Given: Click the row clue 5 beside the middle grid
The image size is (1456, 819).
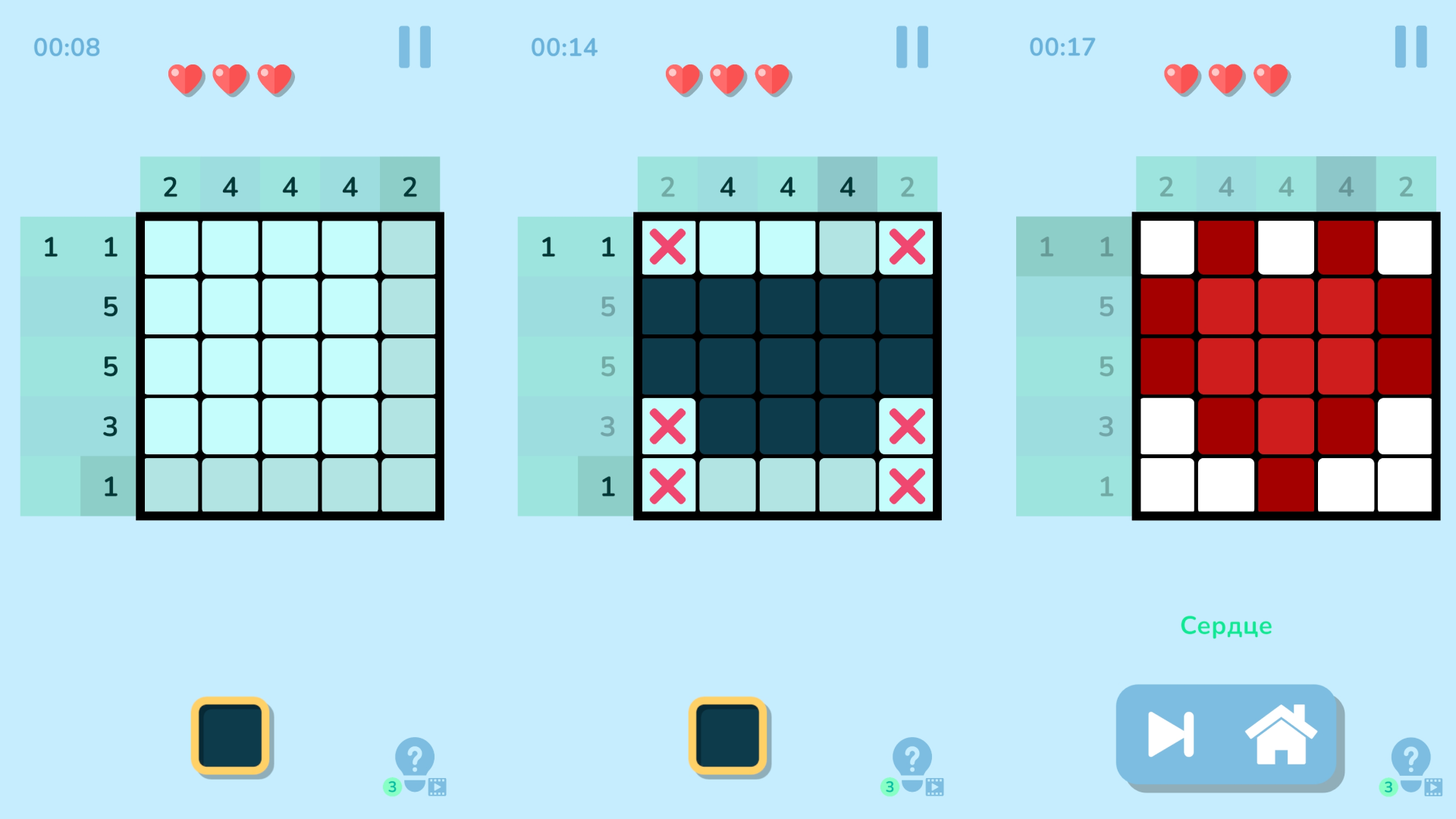Looking at the screenshot, I should tap(606, 307).
